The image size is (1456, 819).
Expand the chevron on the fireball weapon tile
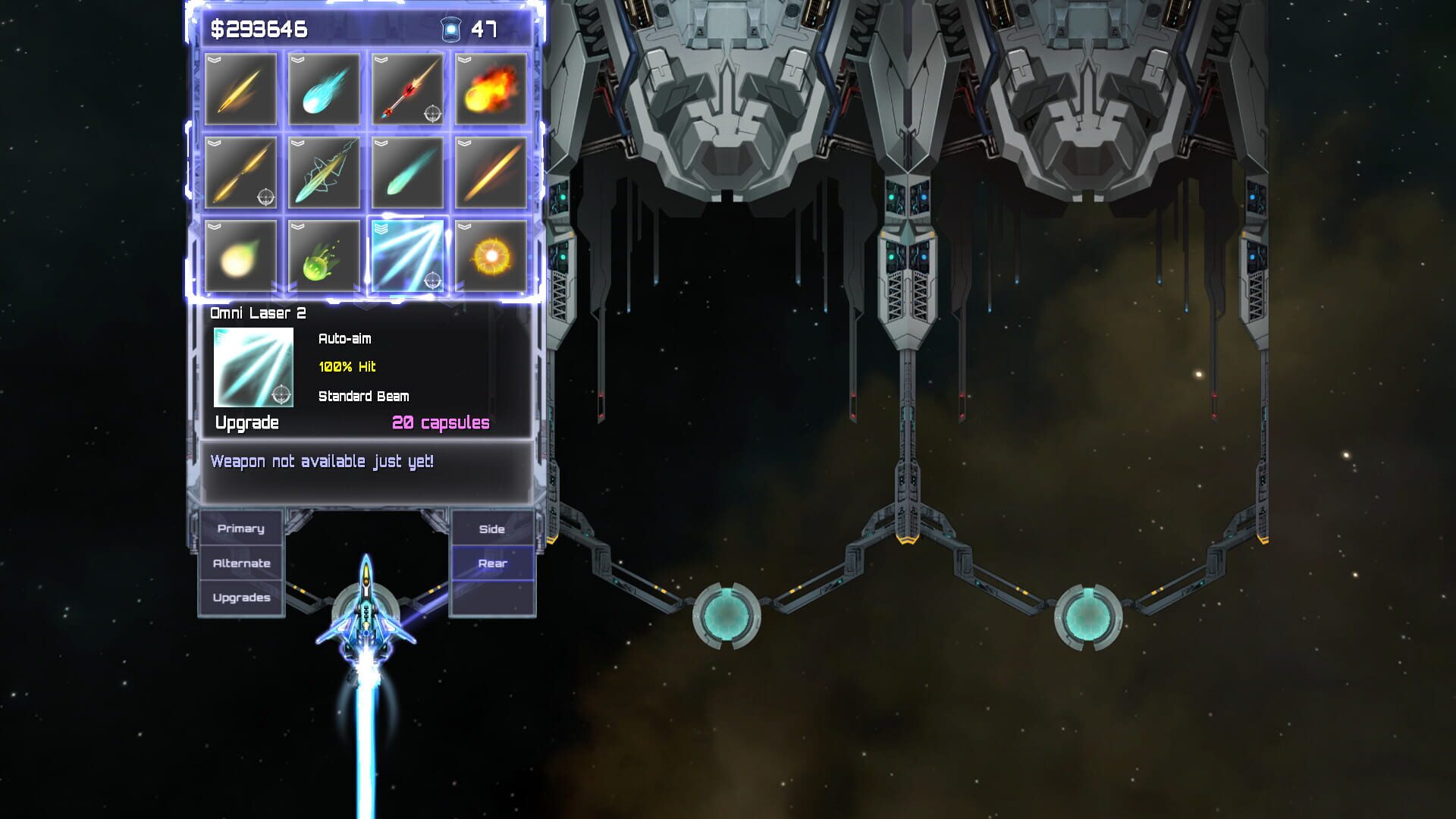(465, 61)
